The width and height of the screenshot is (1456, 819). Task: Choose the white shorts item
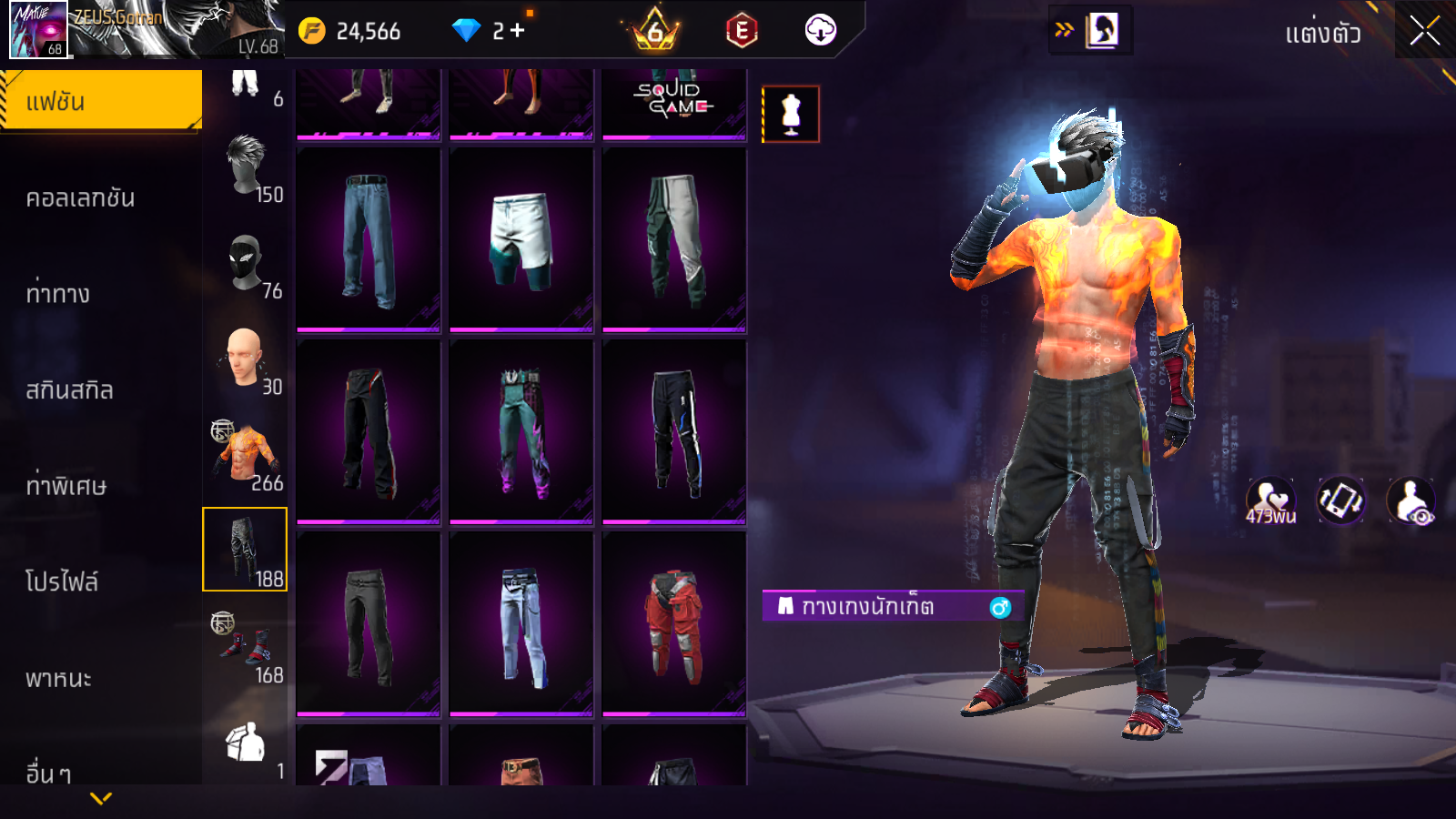pos(521,240)
